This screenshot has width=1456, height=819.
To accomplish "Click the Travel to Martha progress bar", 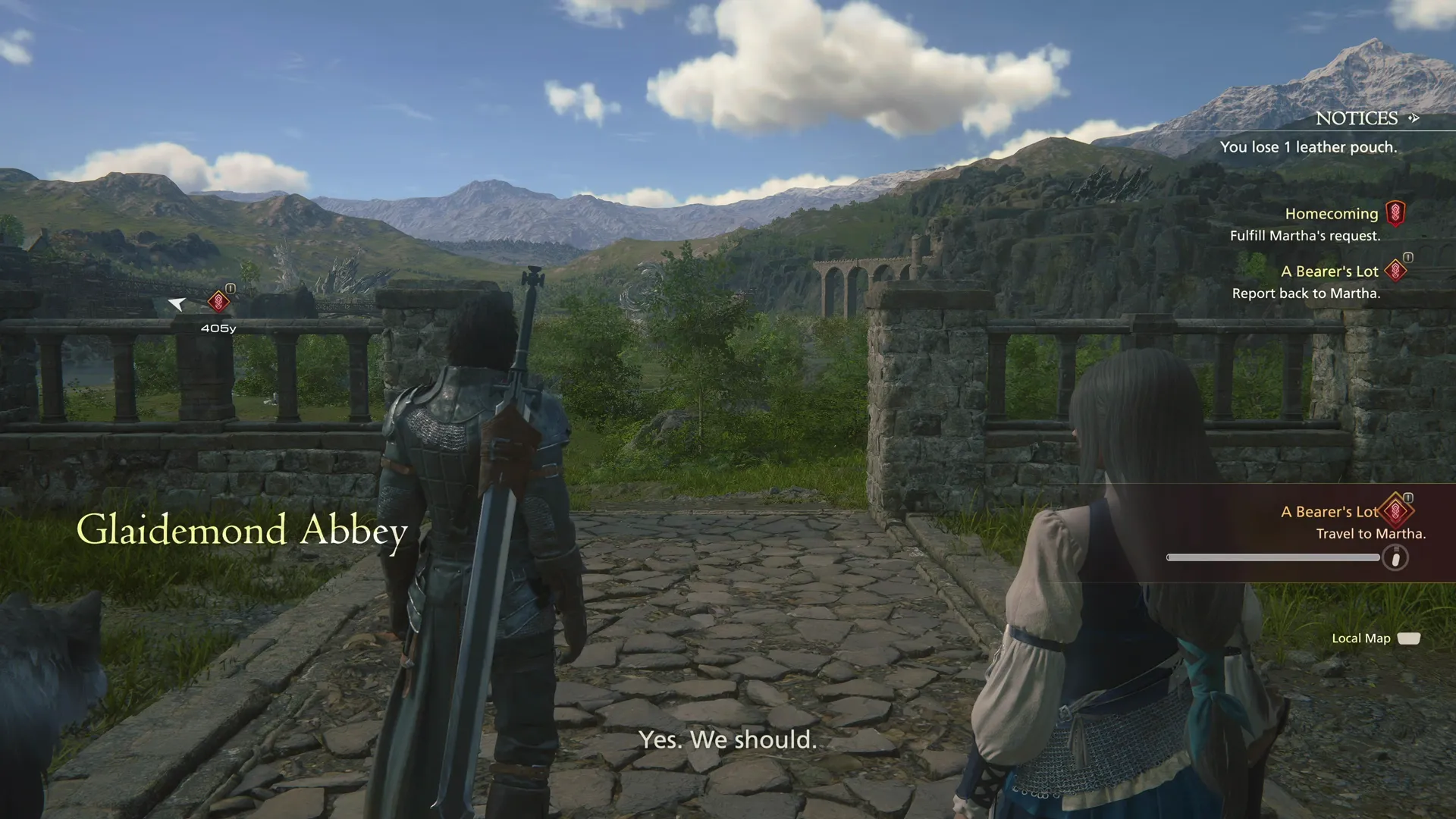I will tap(1272, 557).
